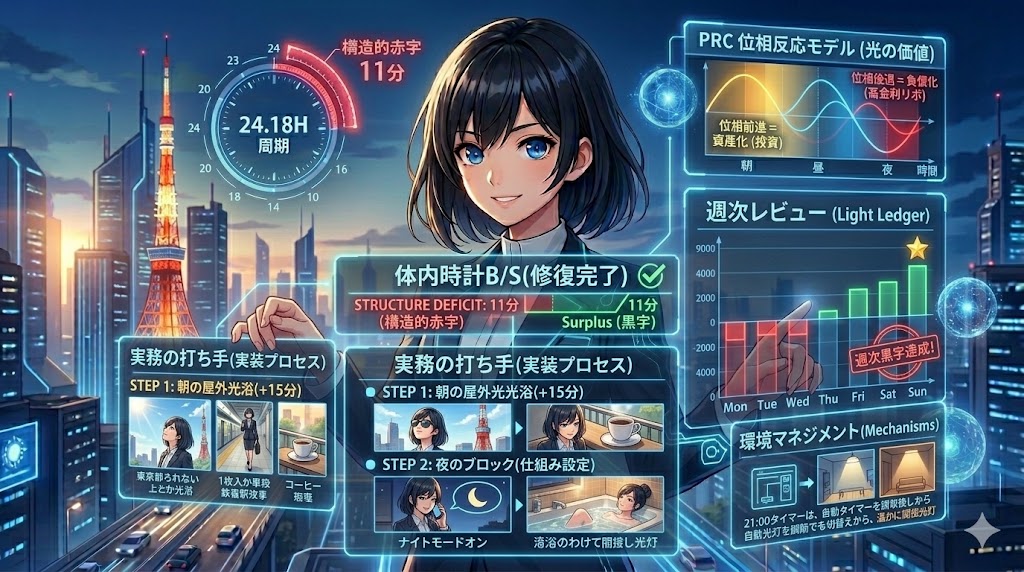
Task: Select the gold star above Sunday's bar
Action: (x=916, y=248)
